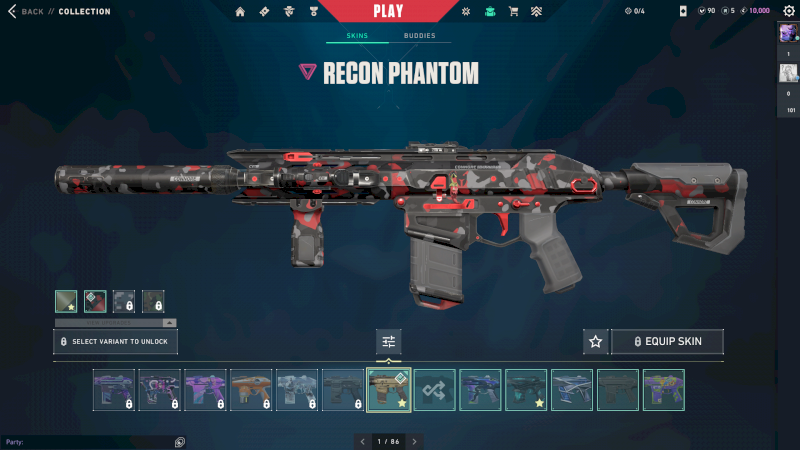The width and height of the screenshot is (800, 450).
Task: Open the player avatar in the sidebar
Action: tap(788, 33)
